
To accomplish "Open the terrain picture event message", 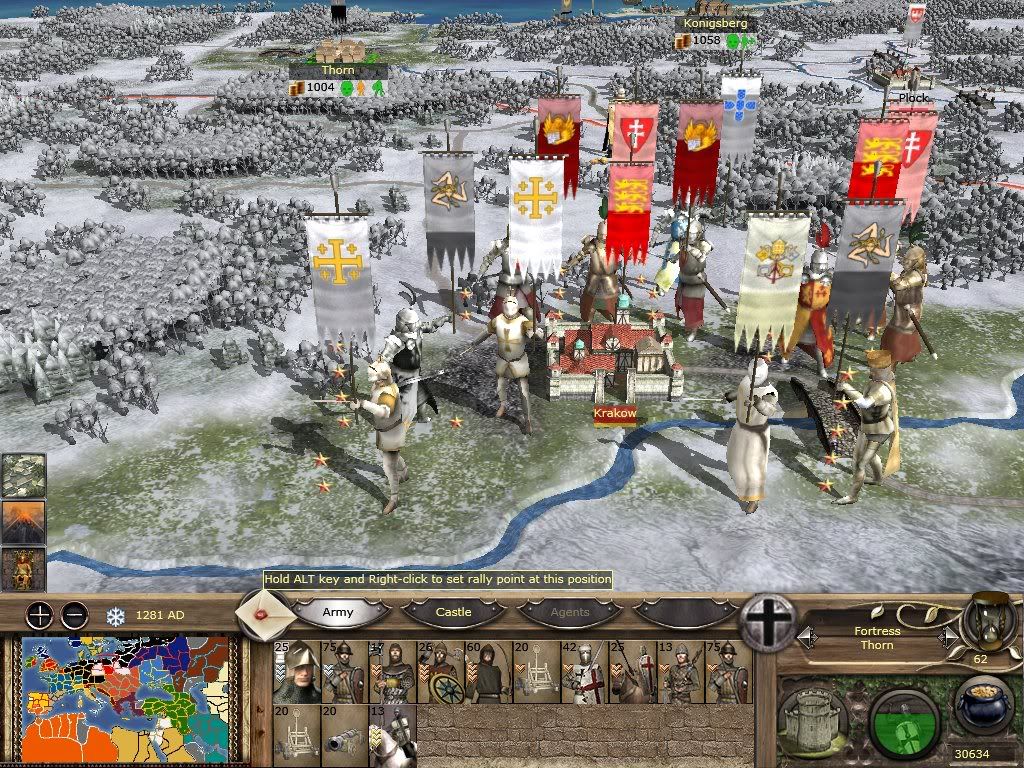I will 23,476.
